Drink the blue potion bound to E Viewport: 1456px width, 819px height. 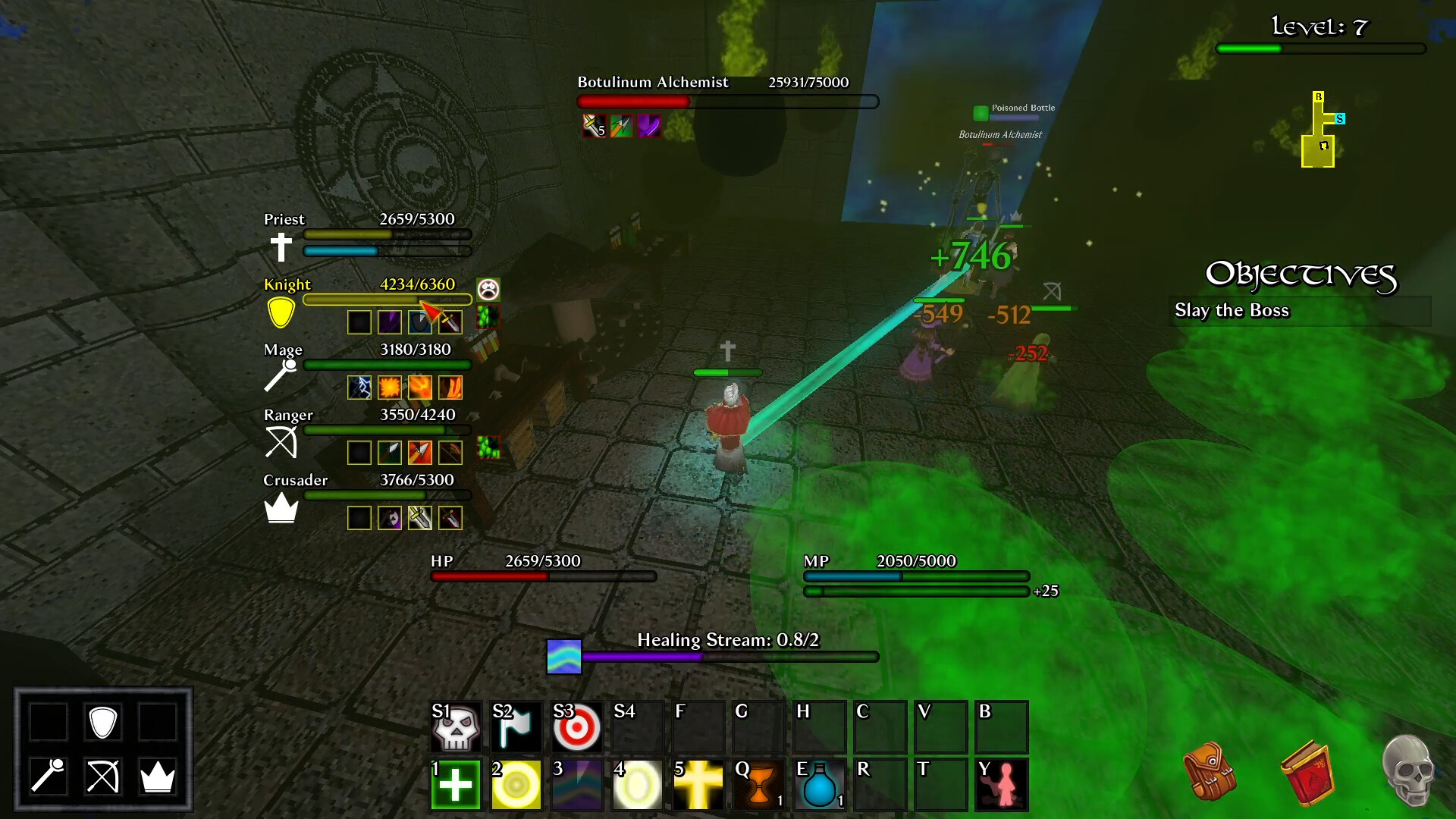[x=819, y=783]
